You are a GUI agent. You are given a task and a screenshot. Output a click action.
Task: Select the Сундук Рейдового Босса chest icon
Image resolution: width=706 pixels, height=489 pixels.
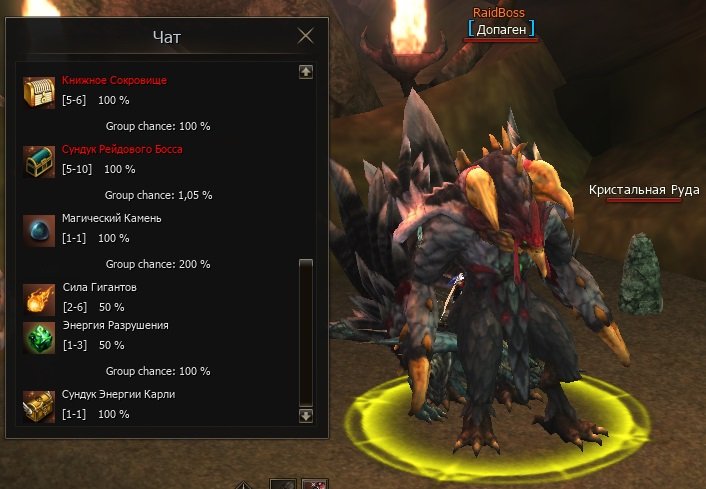39,160
